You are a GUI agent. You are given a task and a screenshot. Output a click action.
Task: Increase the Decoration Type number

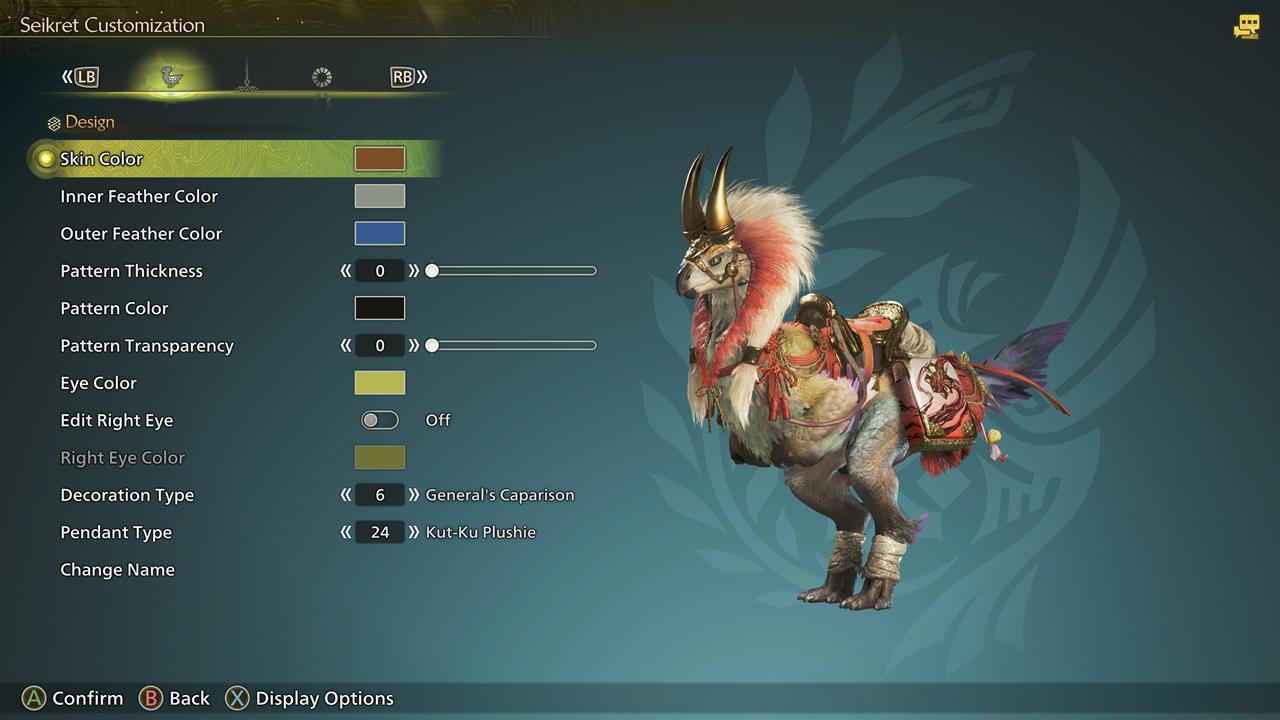(x=413, y=495)
